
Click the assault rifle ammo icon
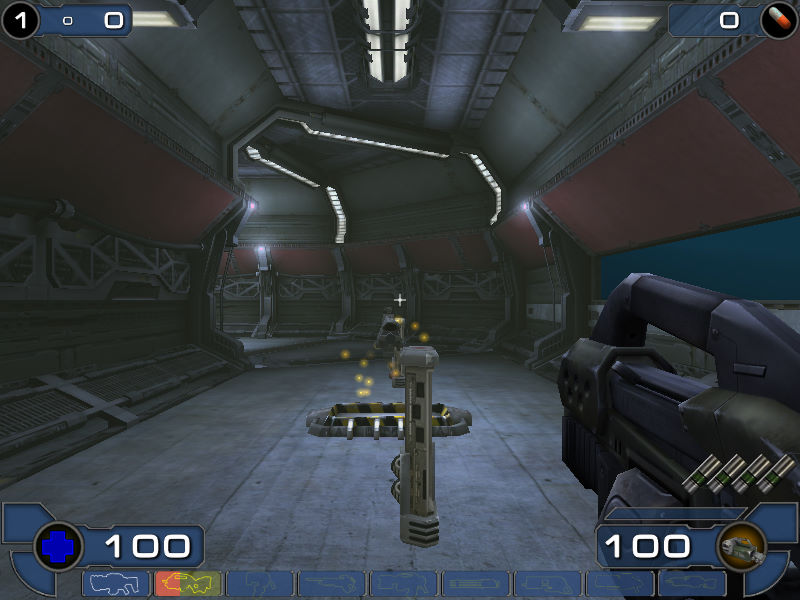(742, 547)
